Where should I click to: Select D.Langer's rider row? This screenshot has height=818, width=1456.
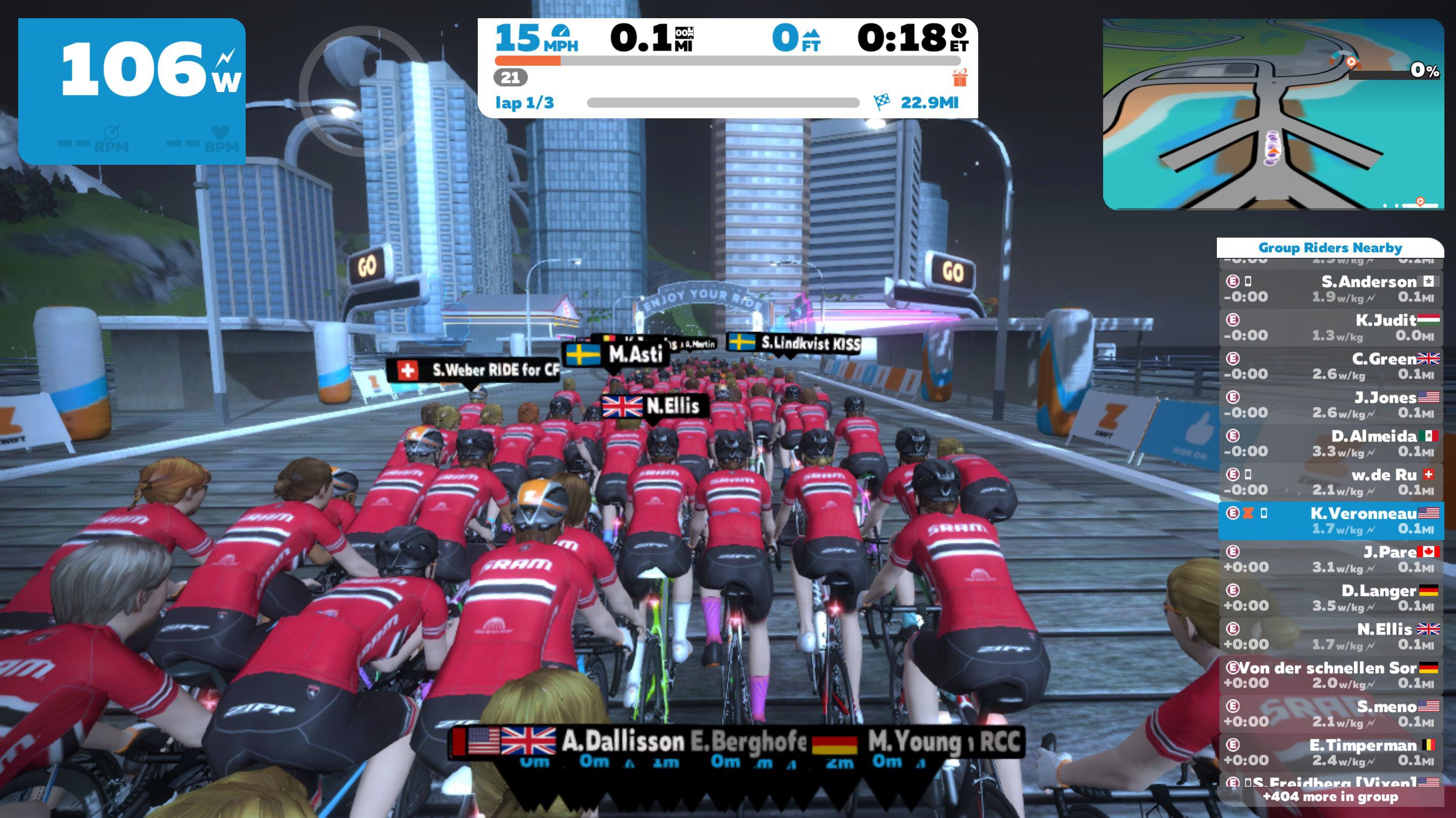point(1331,598)
